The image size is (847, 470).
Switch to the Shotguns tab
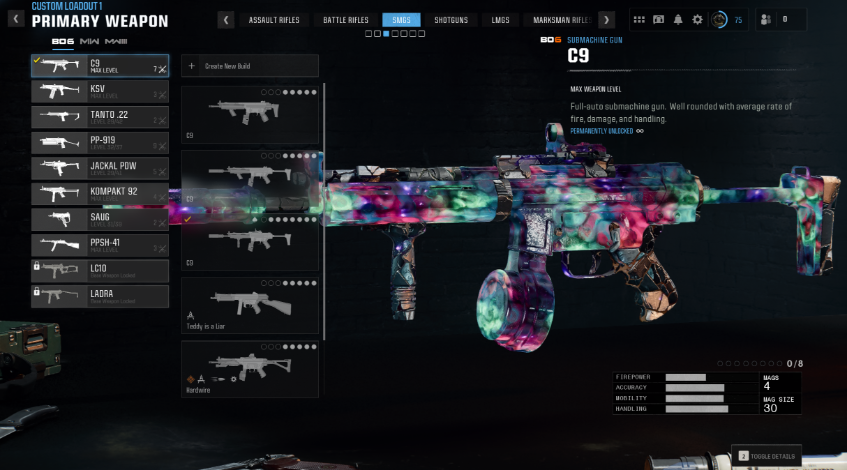coord(450,20)
